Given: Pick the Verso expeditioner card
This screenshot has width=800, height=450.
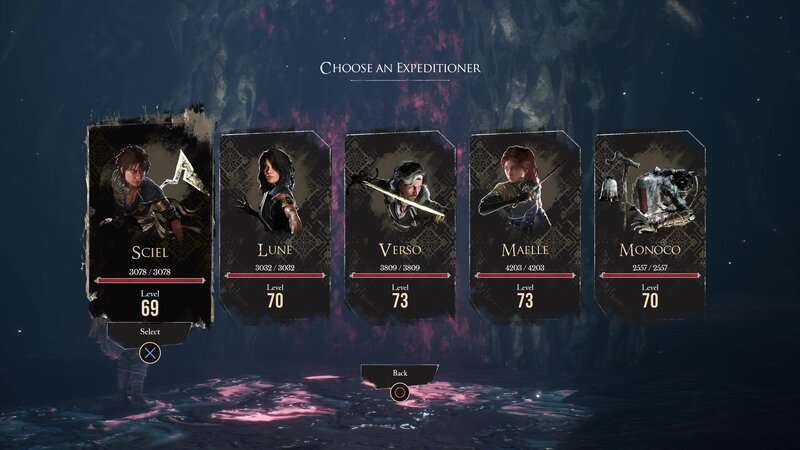Looking at the screenshot, I should (x=400, y=225).
